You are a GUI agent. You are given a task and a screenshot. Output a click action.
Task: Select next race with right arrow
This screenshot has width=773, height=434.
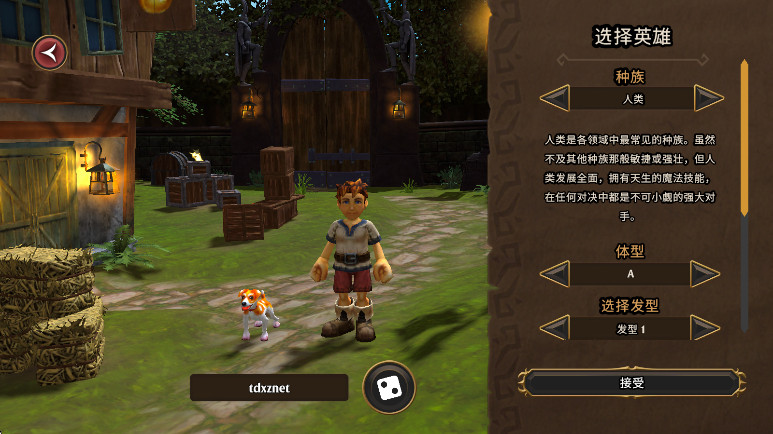click(x=707, y=99)
